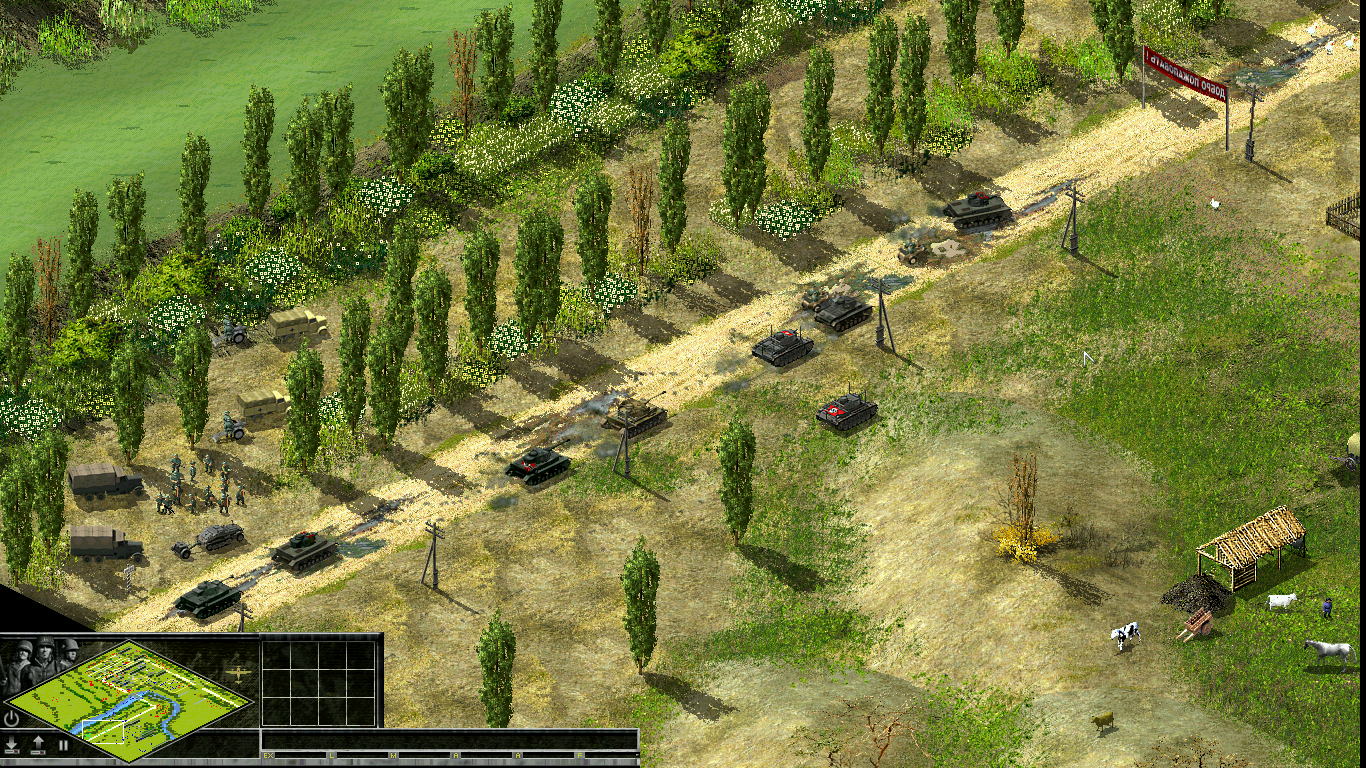Pause the game with the pause button
Screen dimensions: 1366x768
(x=63, y=745)
